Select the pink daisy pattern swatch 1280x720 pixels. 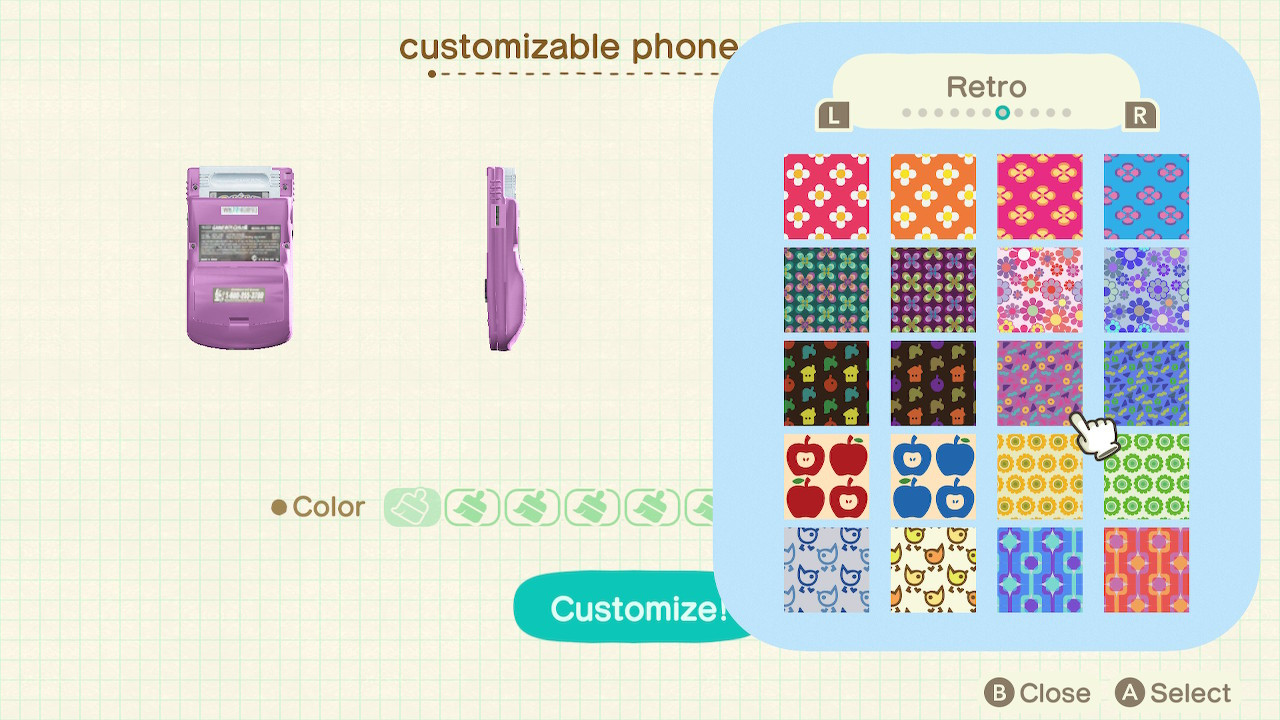(826, 196)
